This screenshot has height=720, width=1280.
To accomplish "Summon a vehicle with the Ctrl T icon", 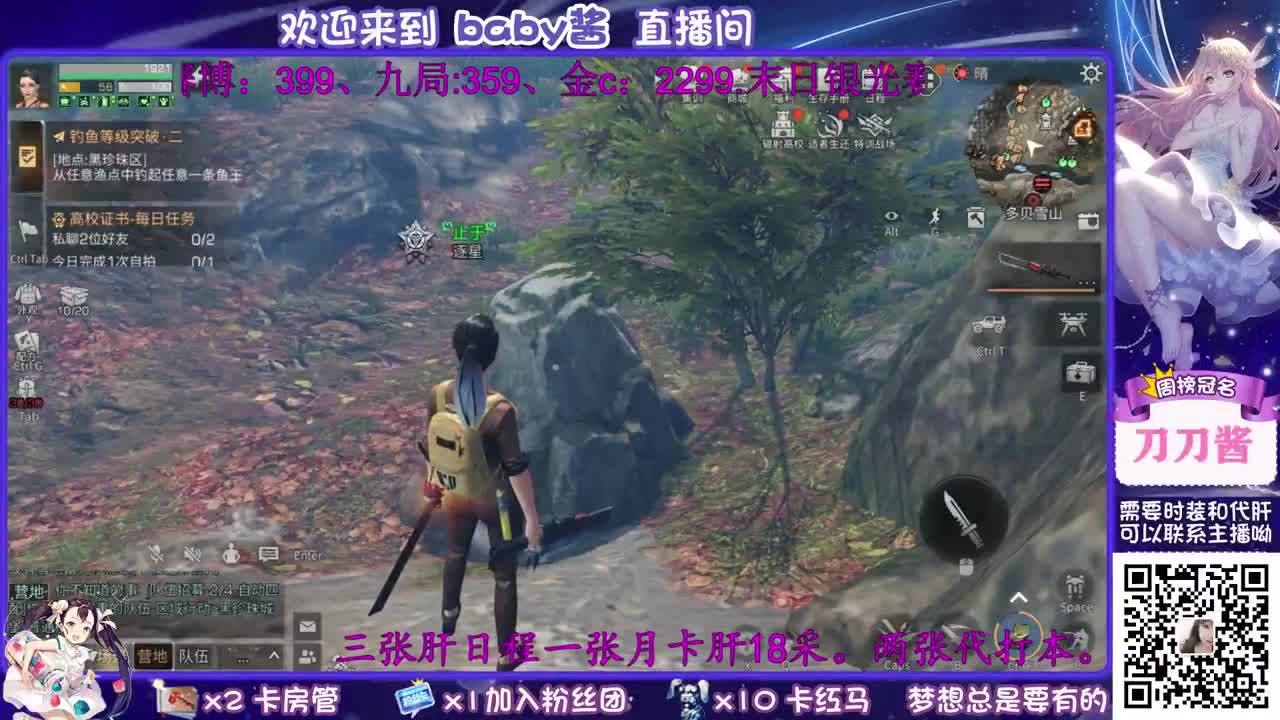I will [x=990, y=324].
